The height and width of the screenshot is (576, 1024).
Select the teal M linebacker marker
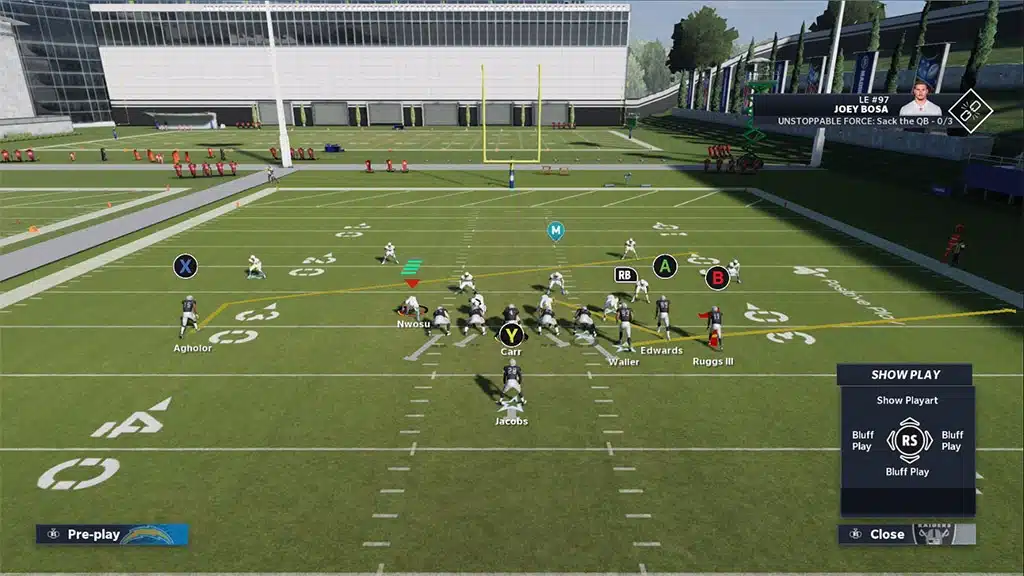click(555, 231)
